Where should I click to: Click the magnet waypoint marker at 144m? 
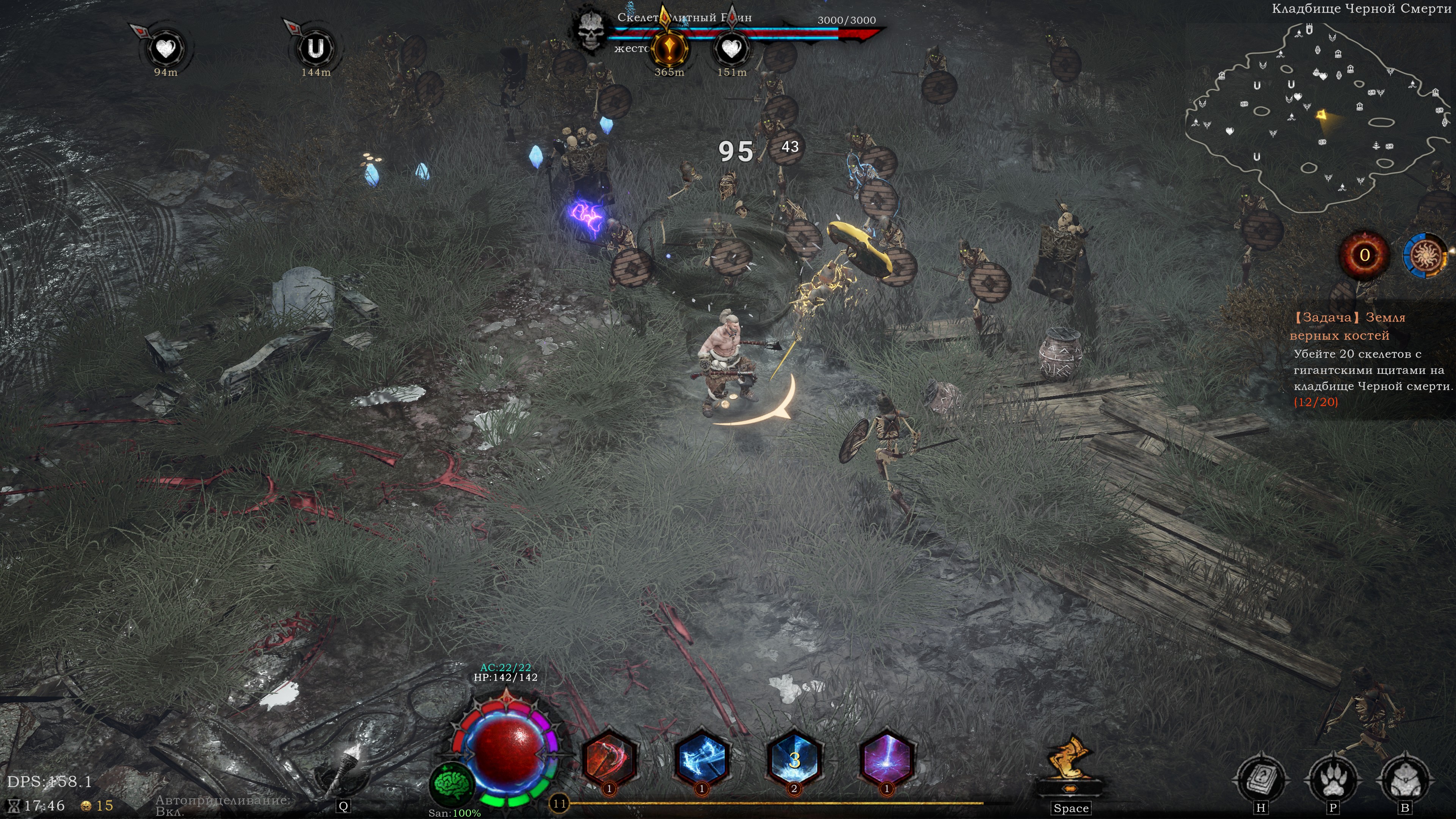tap(315, 49)
